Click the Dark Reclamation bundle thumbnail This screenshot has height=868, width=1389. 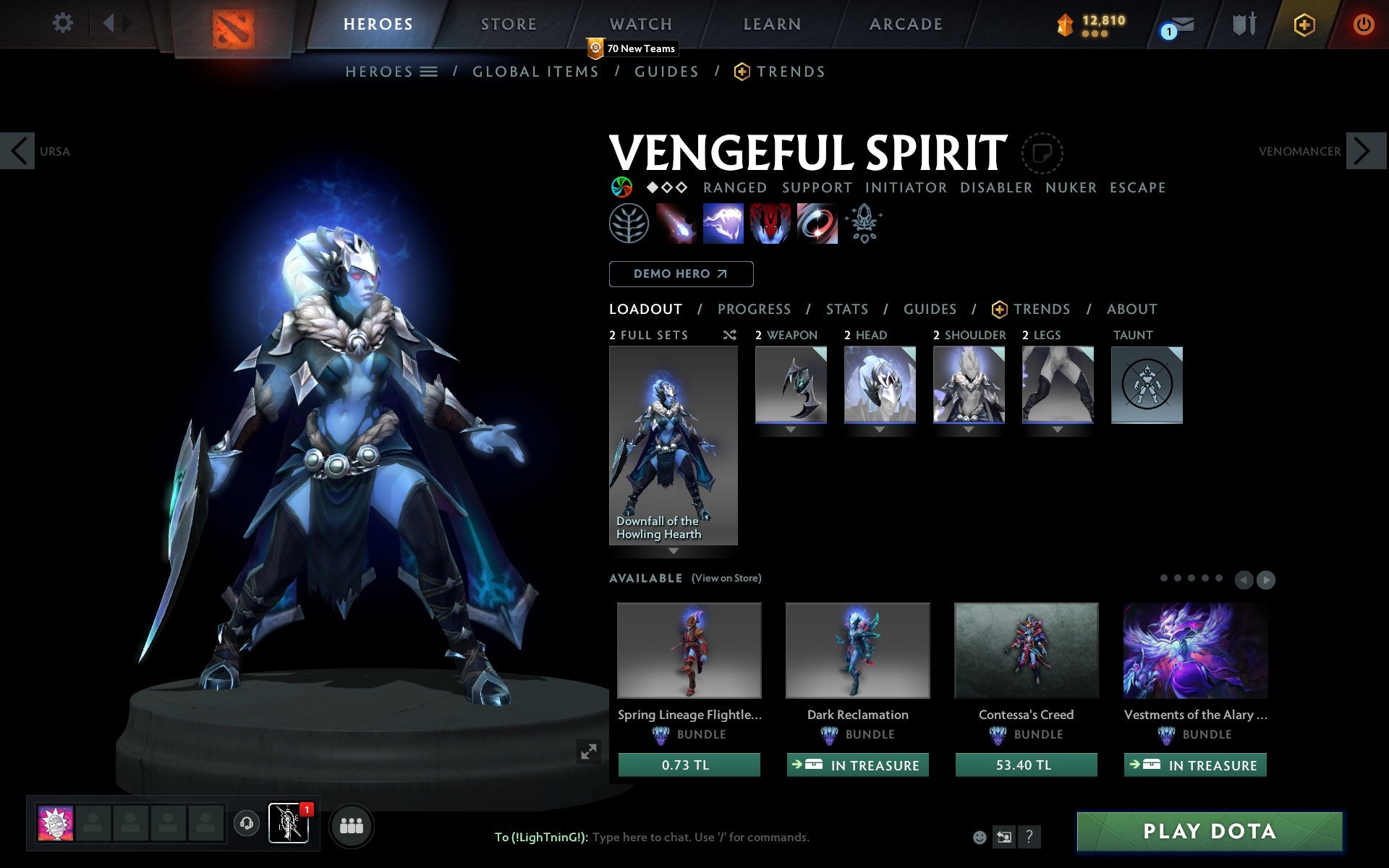click(x=857, y=650)
